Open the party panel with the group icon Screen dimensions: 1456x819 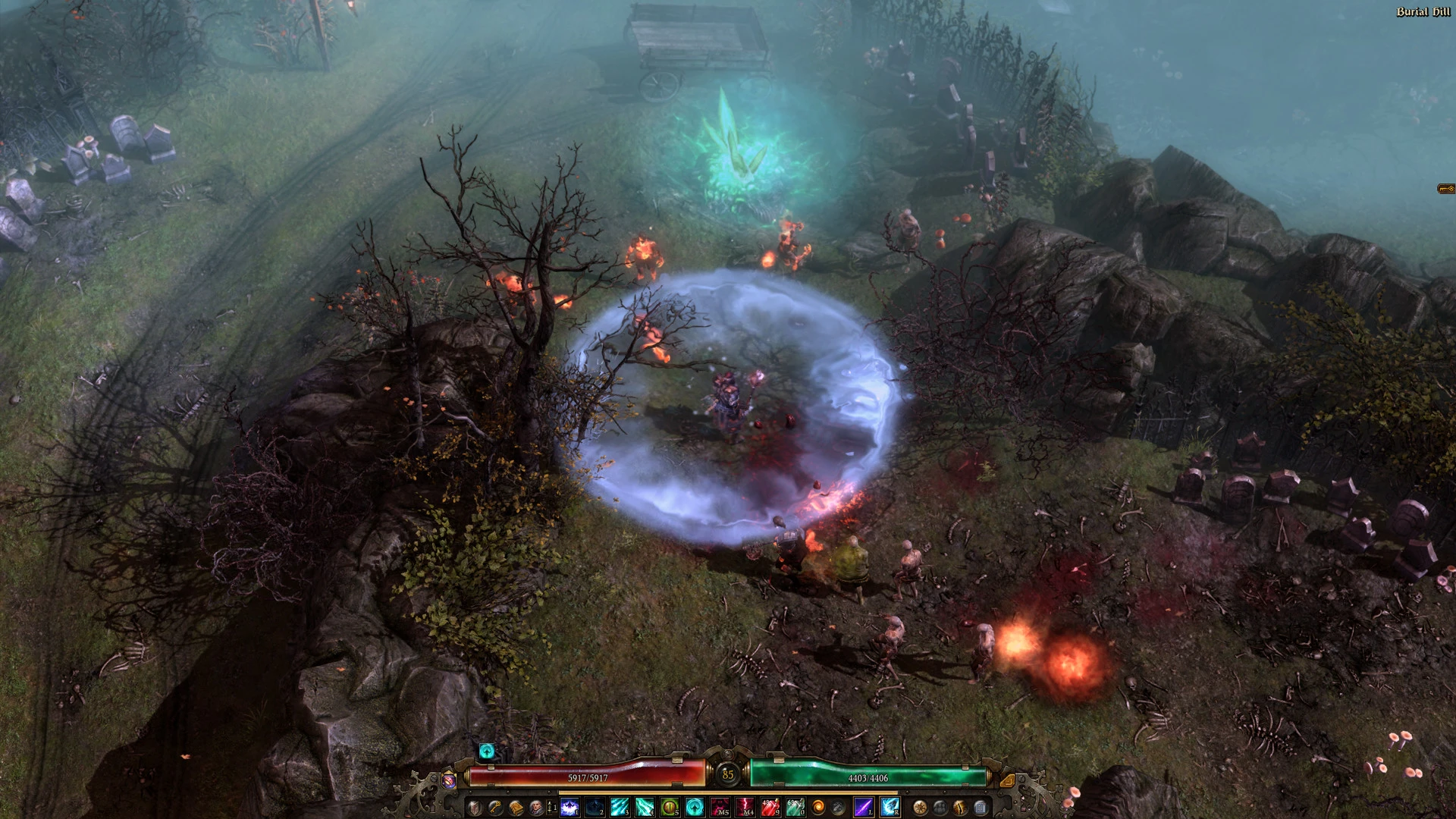point(940,807)
